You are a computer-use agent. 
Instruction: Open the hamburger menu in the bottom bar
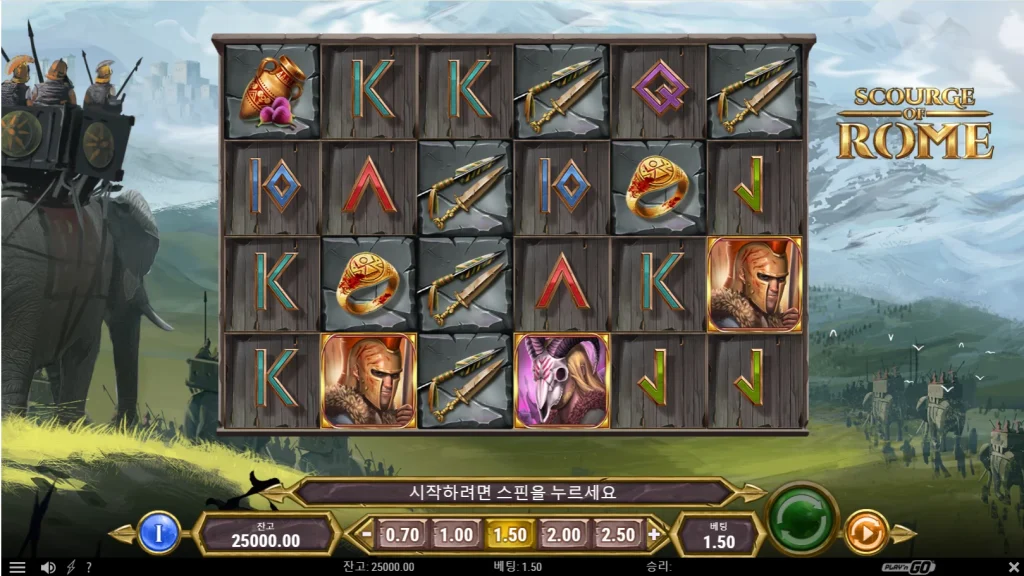(x=17, y=567)
